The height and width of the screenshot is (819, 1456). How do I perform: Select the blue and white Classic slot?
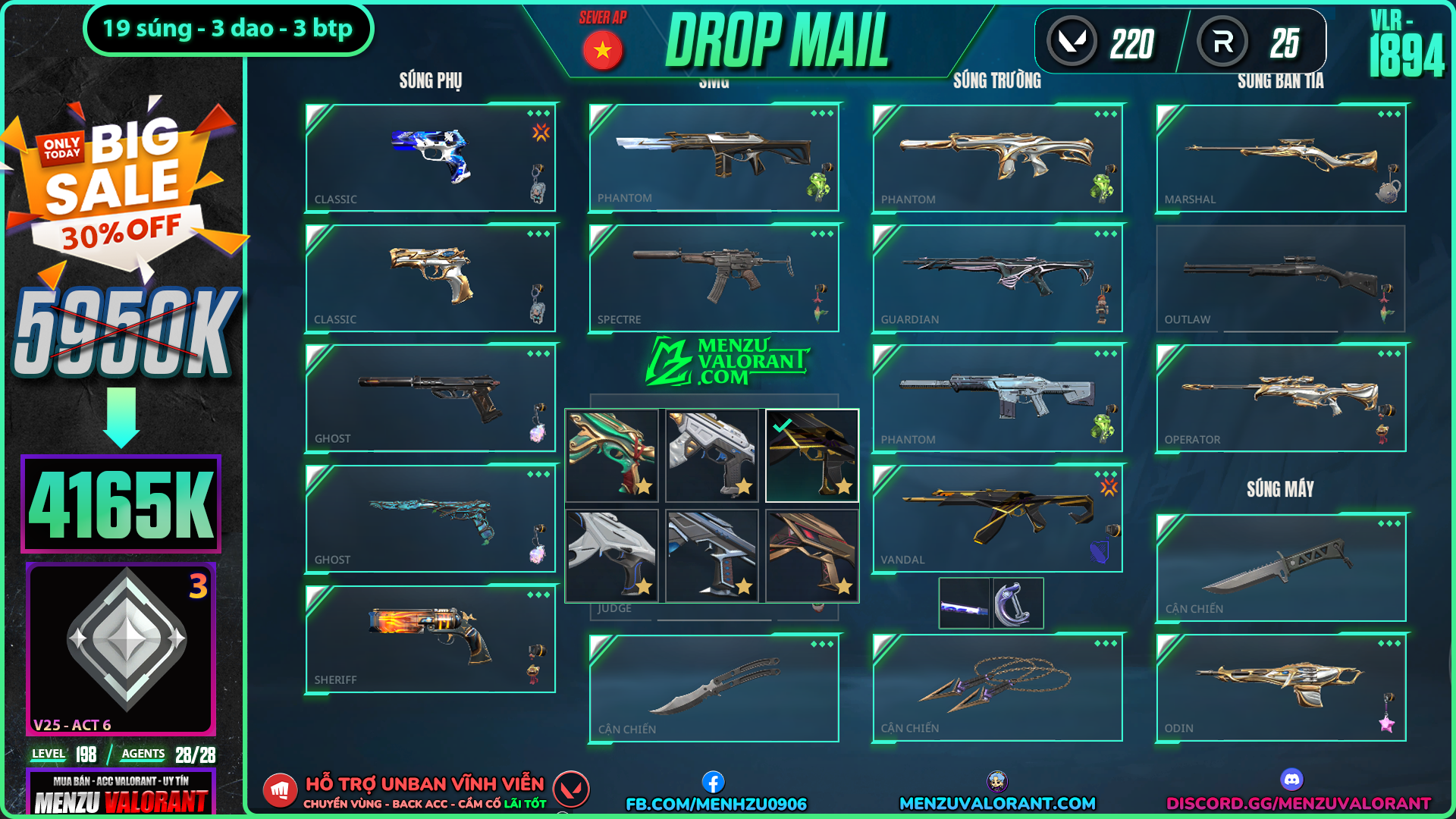click(x=430, y=158)
